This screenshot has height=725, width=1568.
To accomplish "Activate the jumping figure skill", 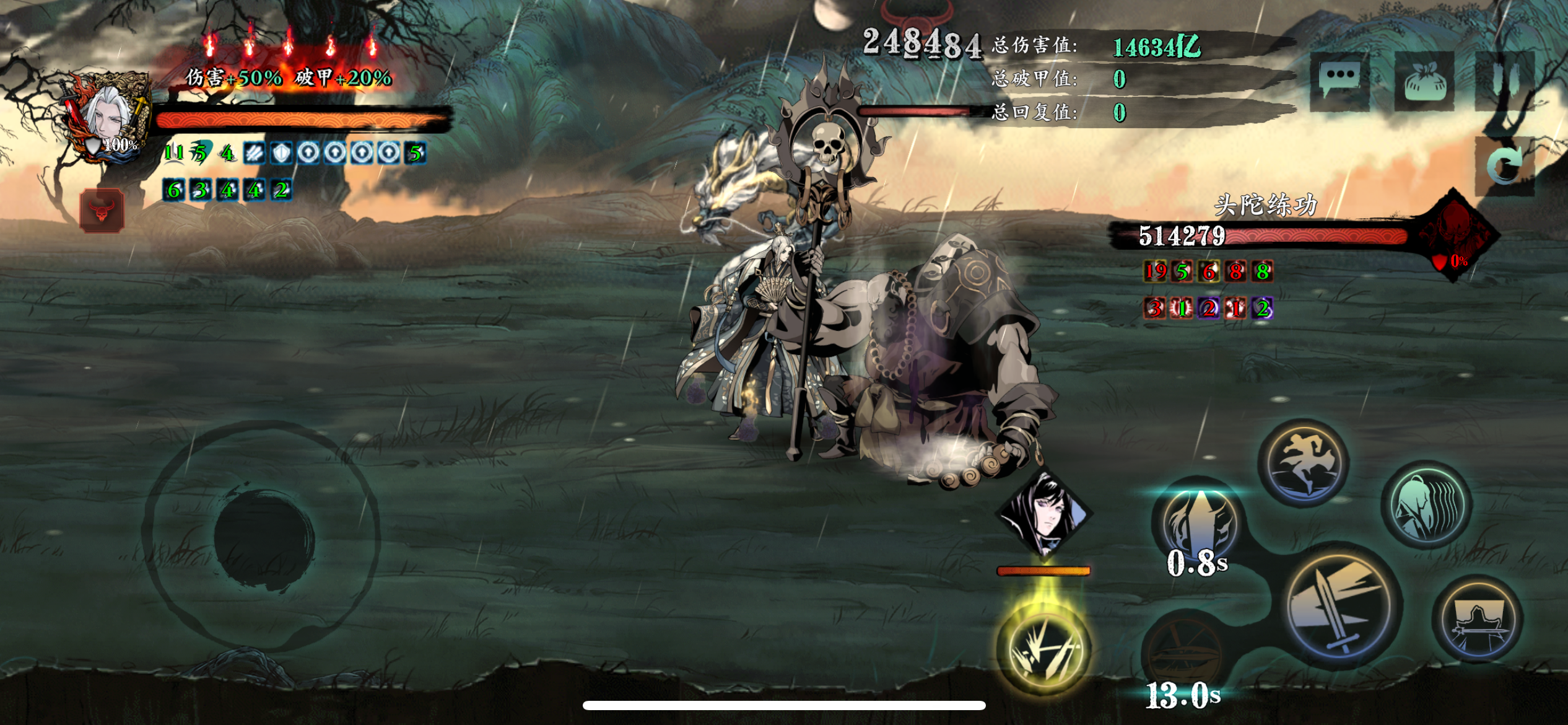I will (1304, 462).
